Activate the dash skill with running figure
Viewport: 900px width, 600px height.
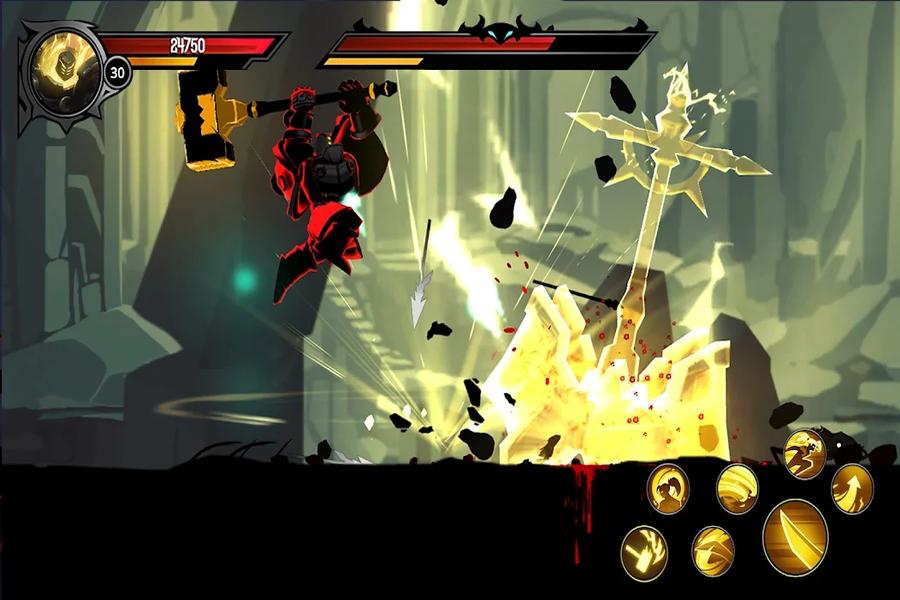805,454
